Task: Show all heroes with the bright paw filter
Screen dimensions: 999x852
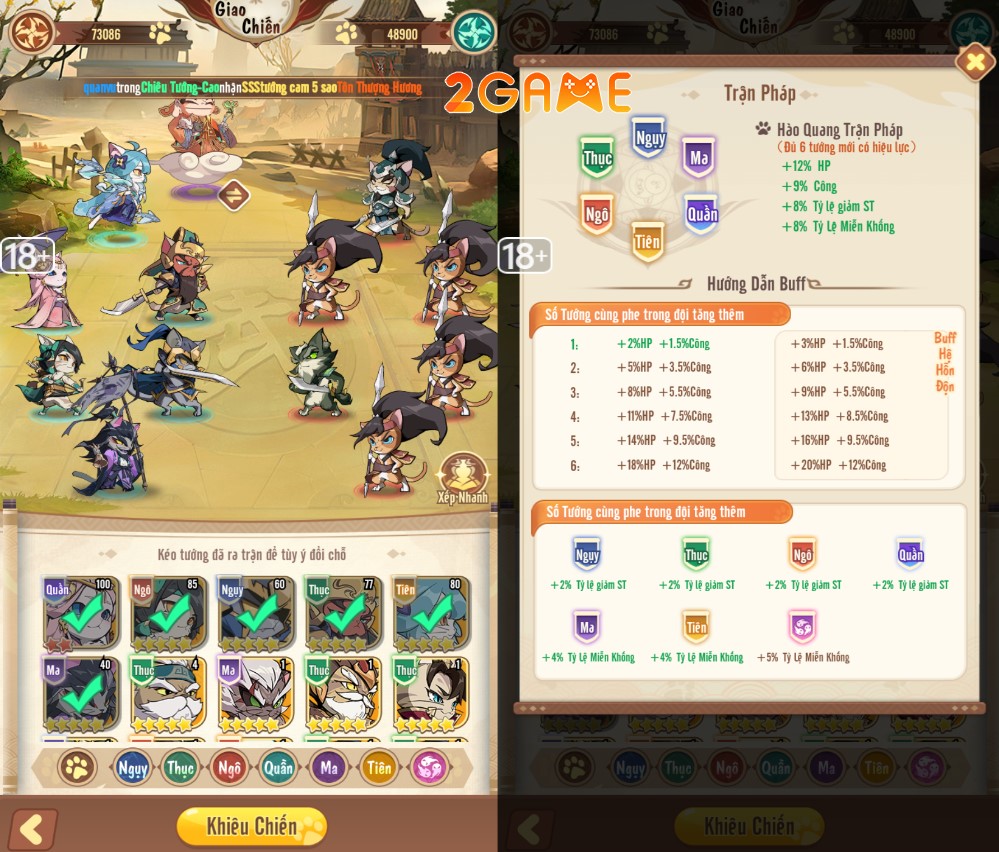Action: coord(76,768)
